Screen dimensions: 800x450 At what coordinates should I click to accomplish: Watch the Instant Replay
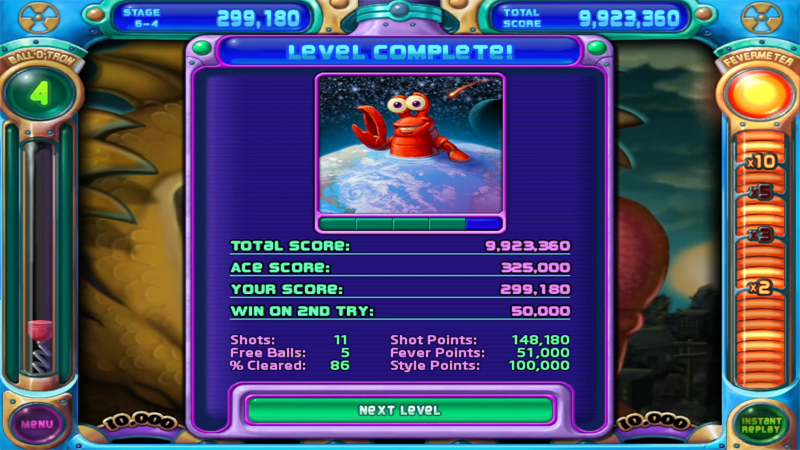(762, 424)
